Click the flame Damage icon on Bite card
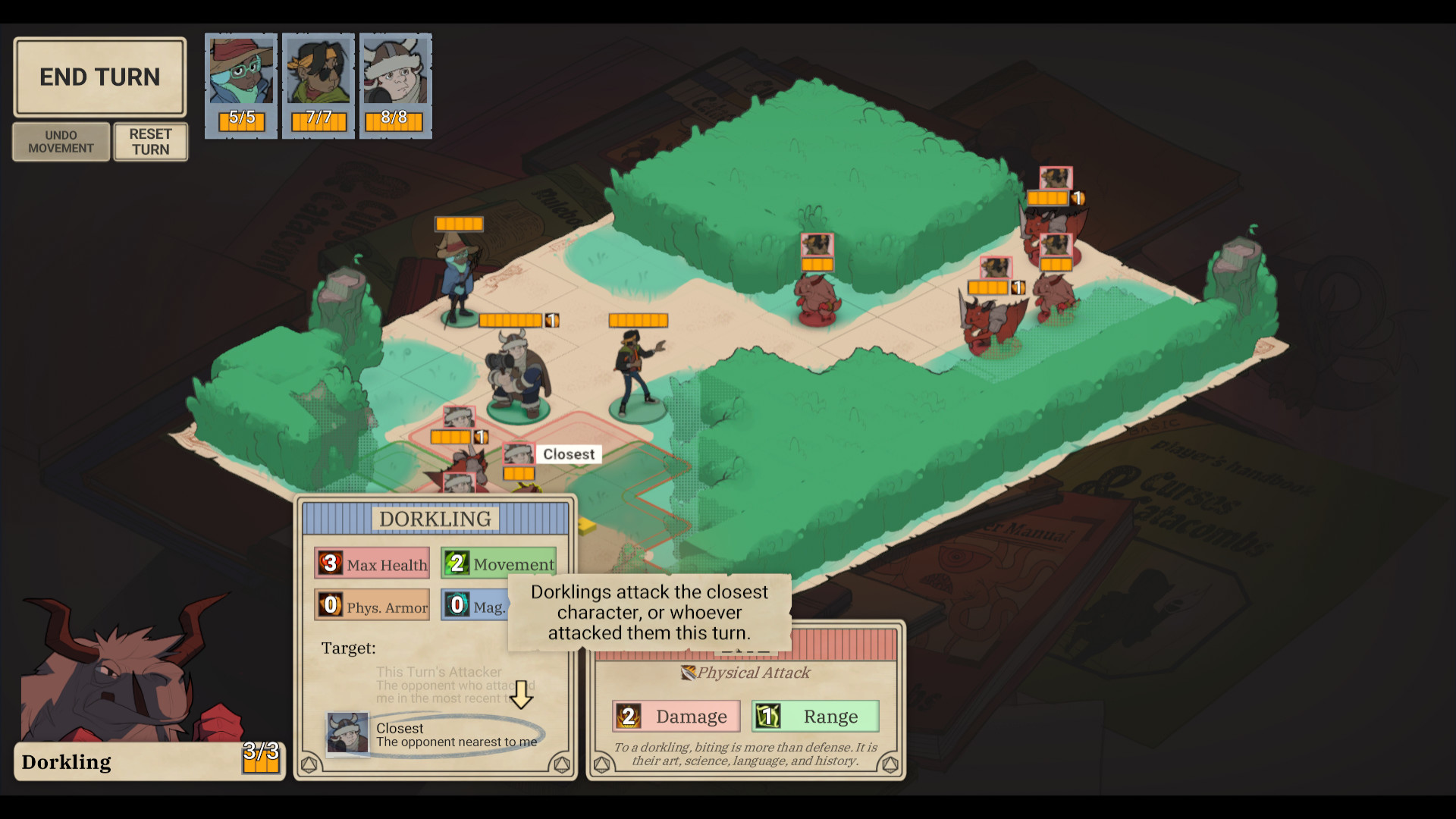Image resolution: width=1456 pixels, height=819 pixels. [x=629, y=715]
